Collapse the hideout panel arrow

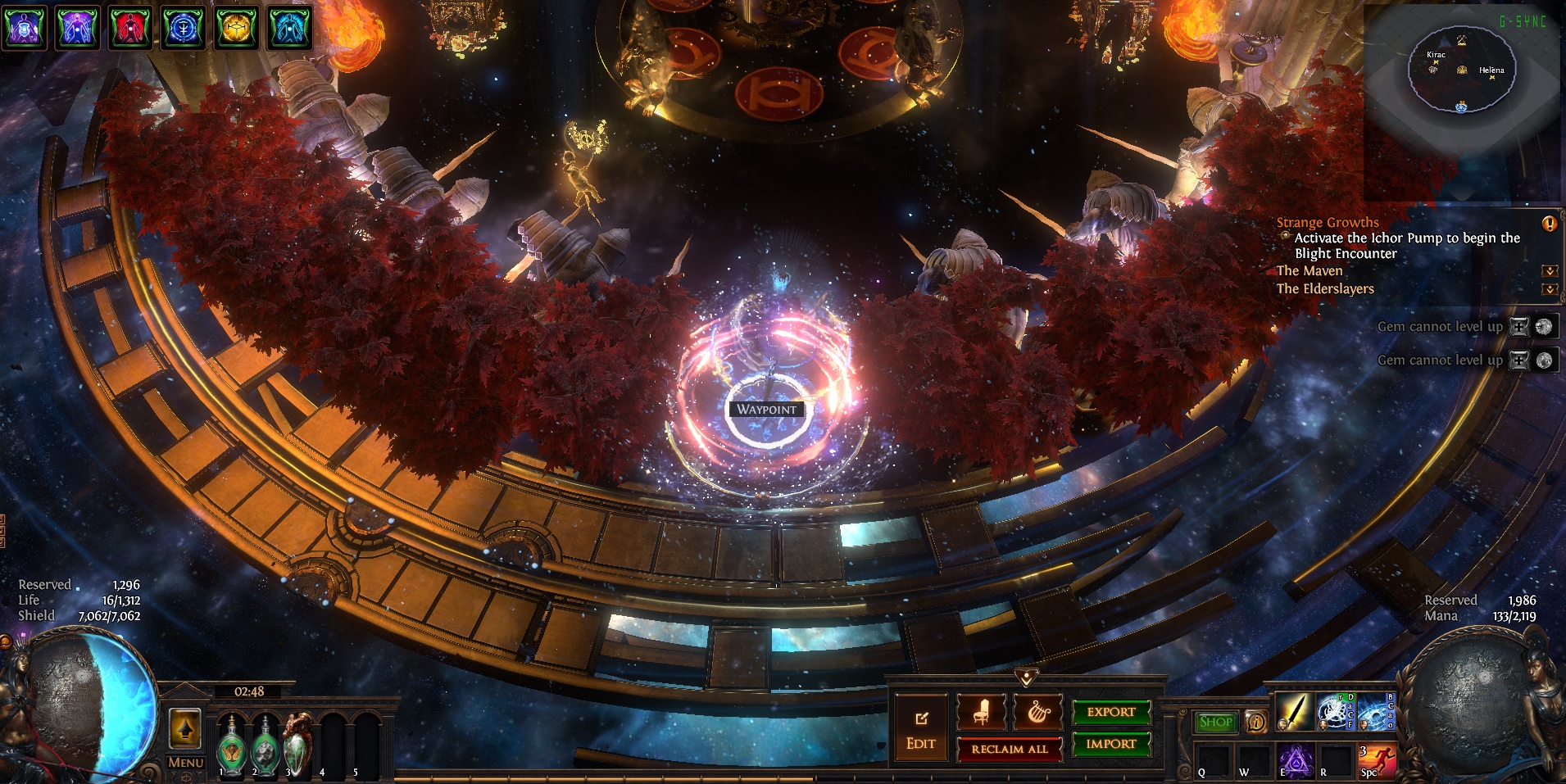coord(1026,678)
